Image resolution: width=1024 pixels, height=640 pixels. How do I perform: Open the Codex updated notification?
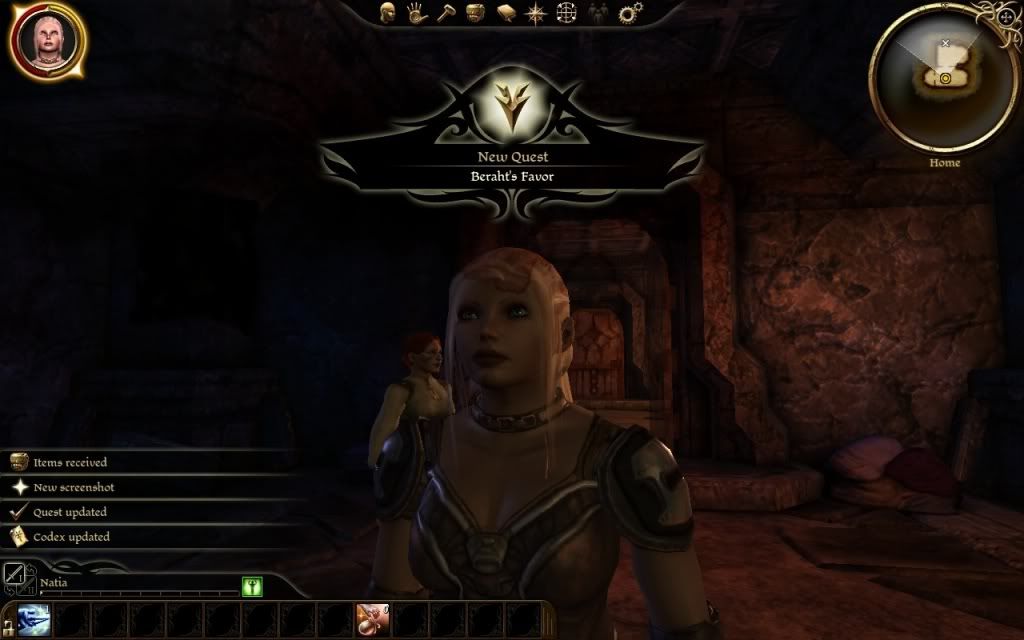click(x=71, y=537)
